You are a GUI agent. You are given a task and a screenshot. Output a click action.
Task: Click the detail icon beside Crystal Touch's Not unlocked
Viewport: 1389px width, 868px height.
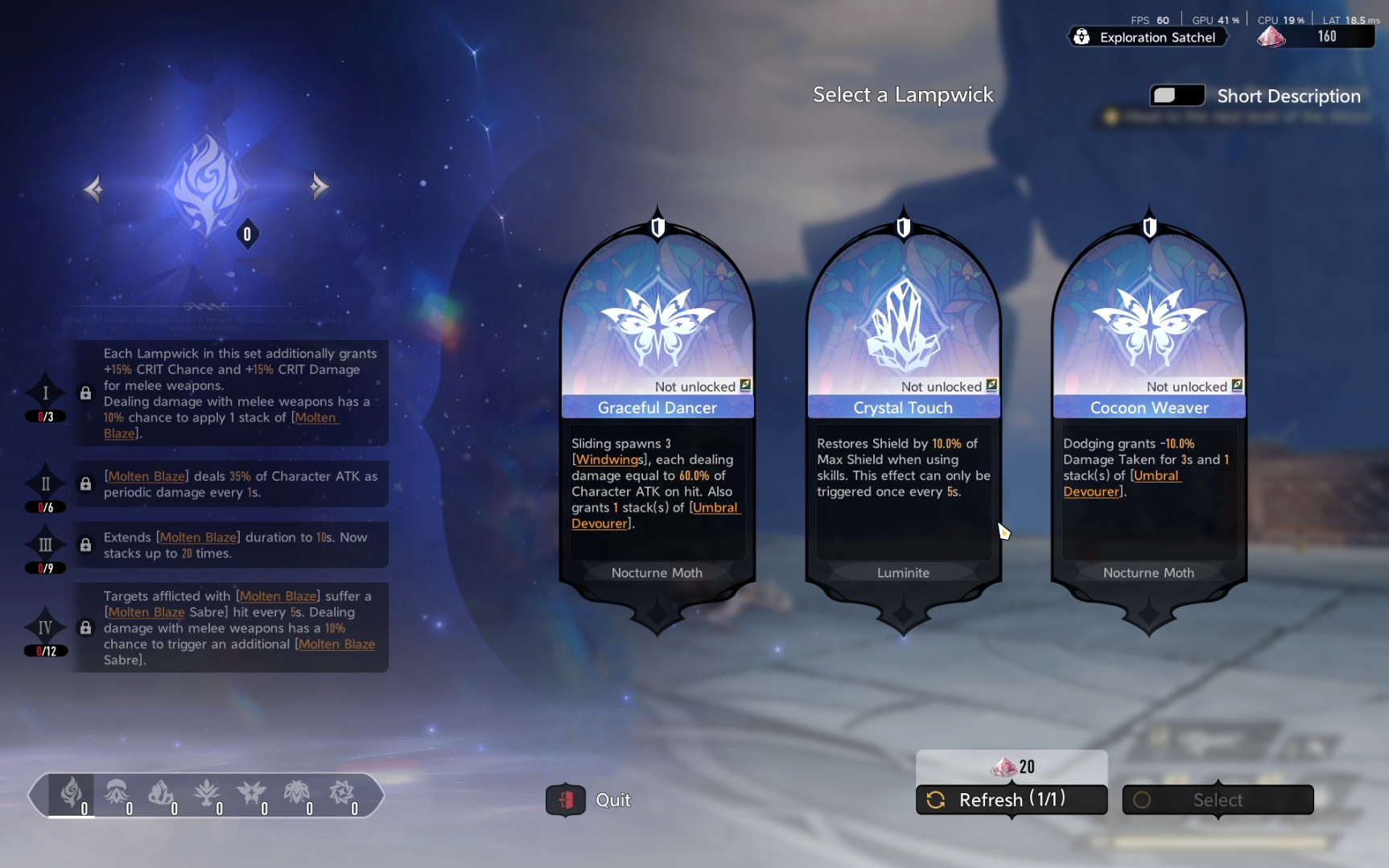pyautogui.click(x=991, y=385)
